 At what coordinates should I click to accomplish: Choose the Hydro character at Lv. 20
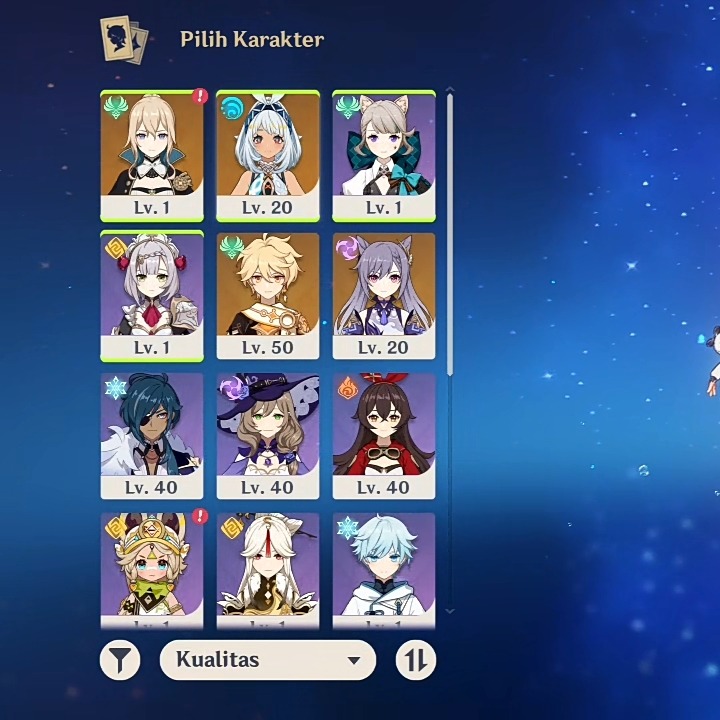pyautogui.click(x=268, y=155)
